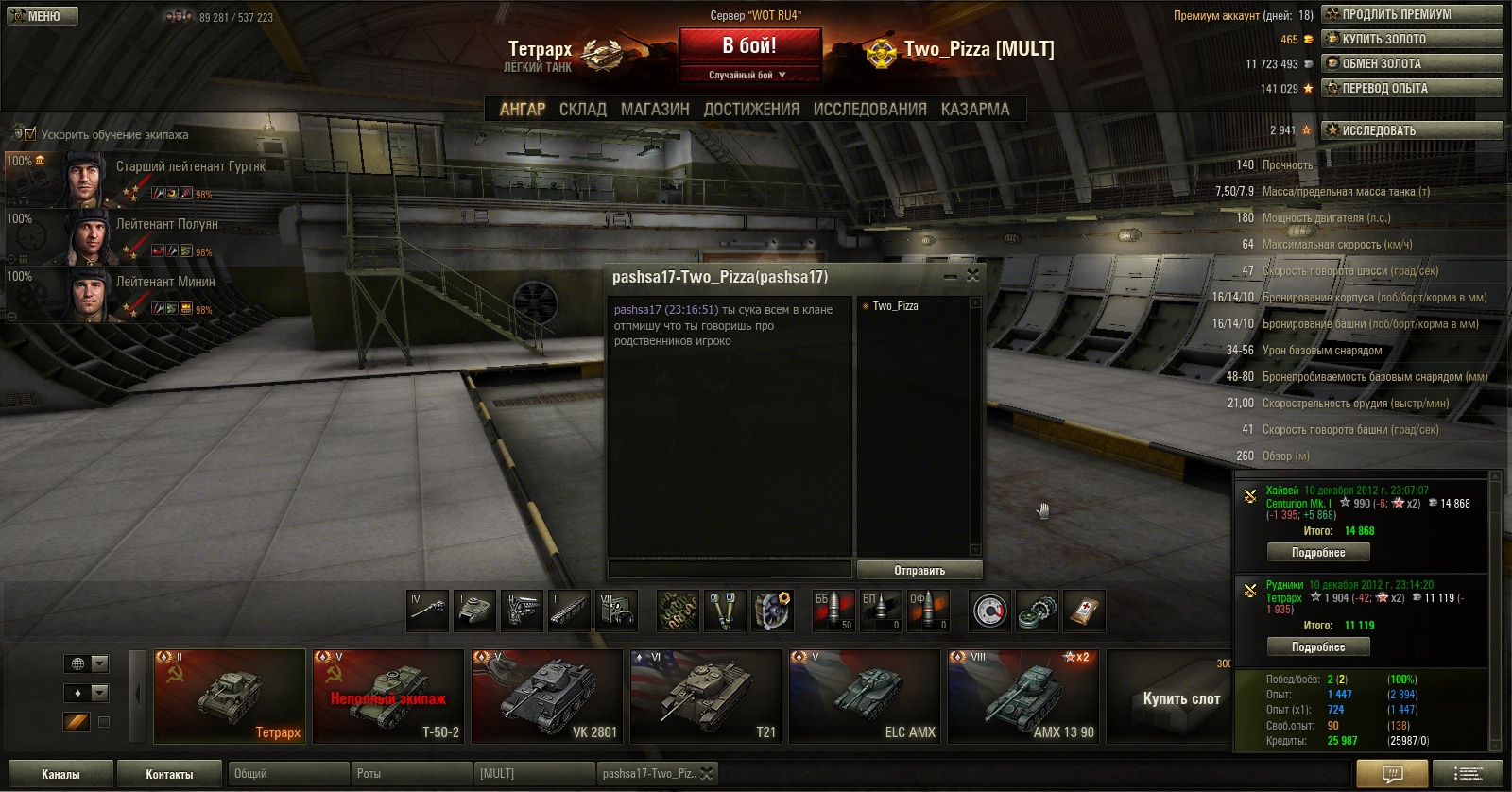Send the chat message with Отправить
The width and height of the screenshot is (1512, 792).
coord(919,571)
